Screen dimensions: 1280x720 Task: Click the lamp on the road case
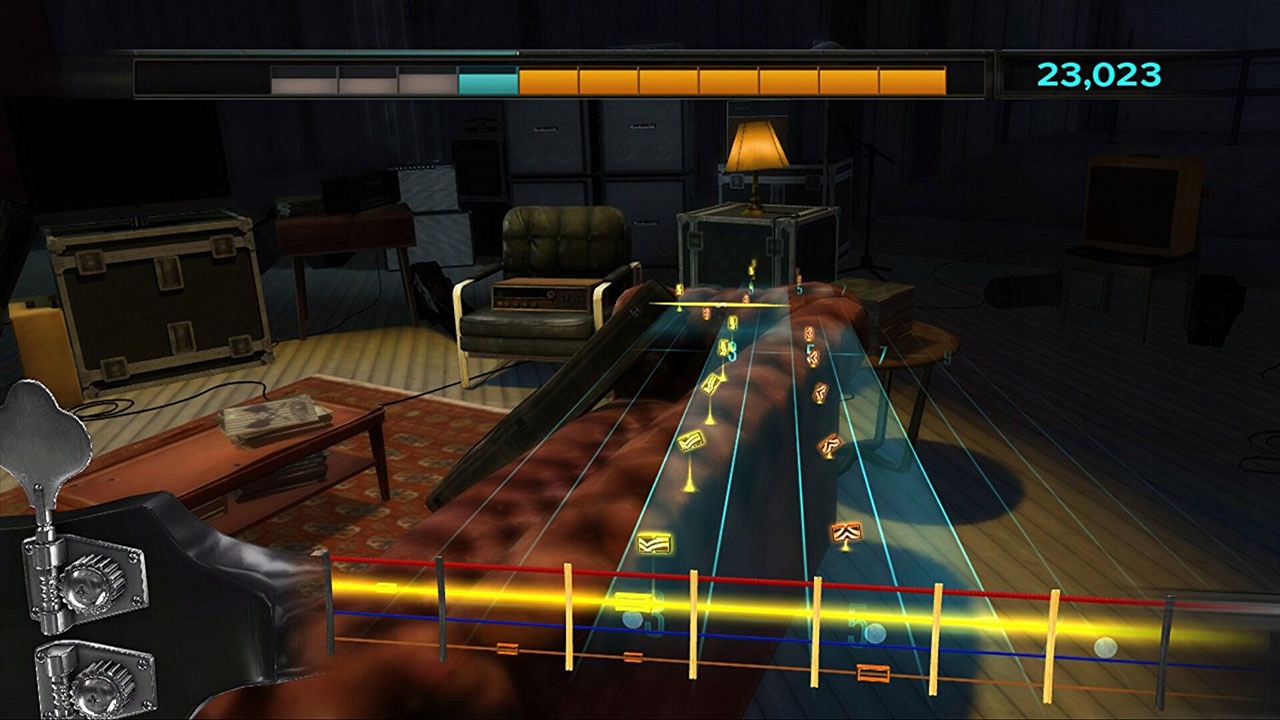755,150
